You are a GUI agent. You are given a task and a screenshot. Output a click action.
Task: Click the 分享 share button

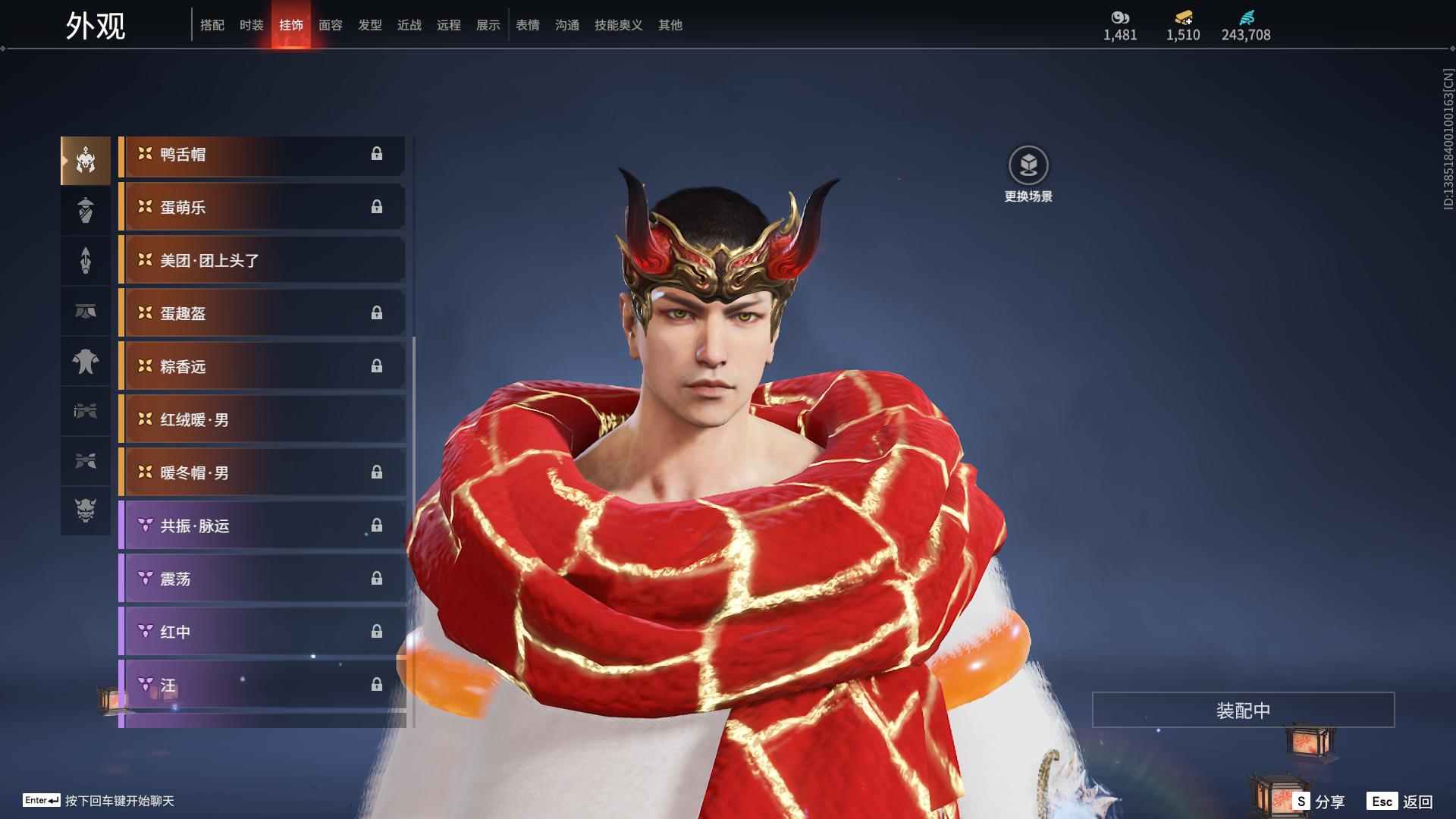point(1319,801)
